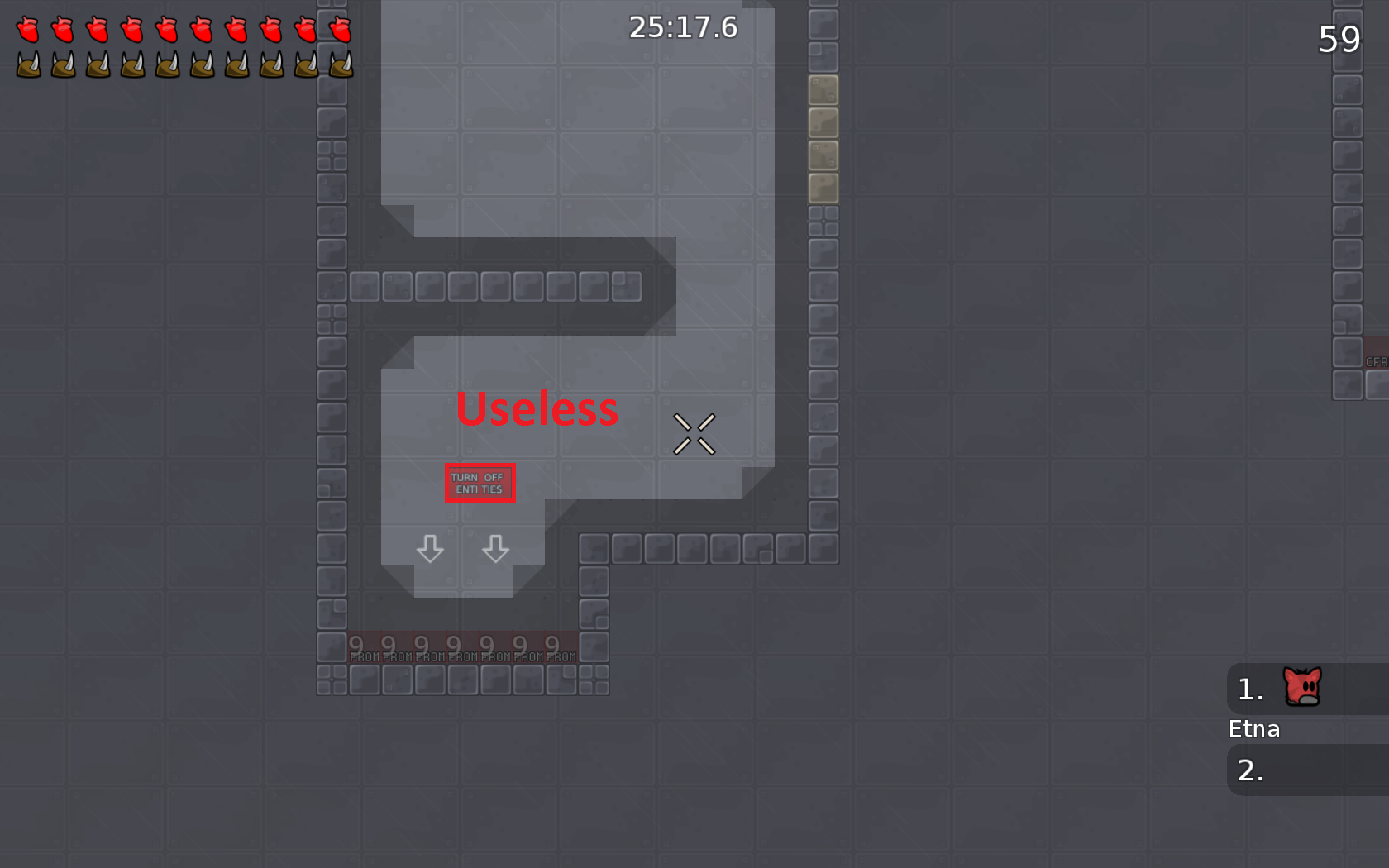Image resolution: width=1389 pixels, height=868 pixels.
Task: Click the first horned armor helmet icon
Action: 28,65
